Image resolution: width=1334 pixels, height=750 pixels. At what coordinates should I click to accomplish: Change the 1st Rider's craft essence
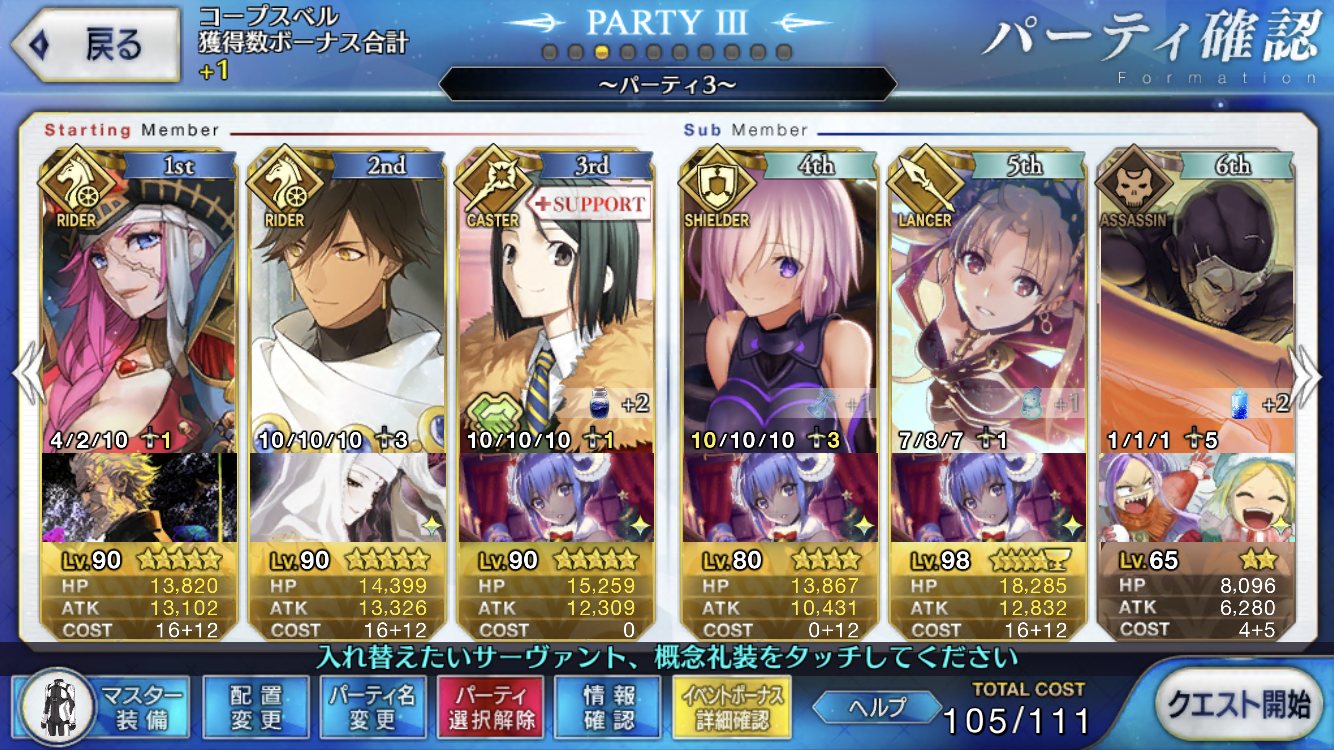(x=140, y=497)
